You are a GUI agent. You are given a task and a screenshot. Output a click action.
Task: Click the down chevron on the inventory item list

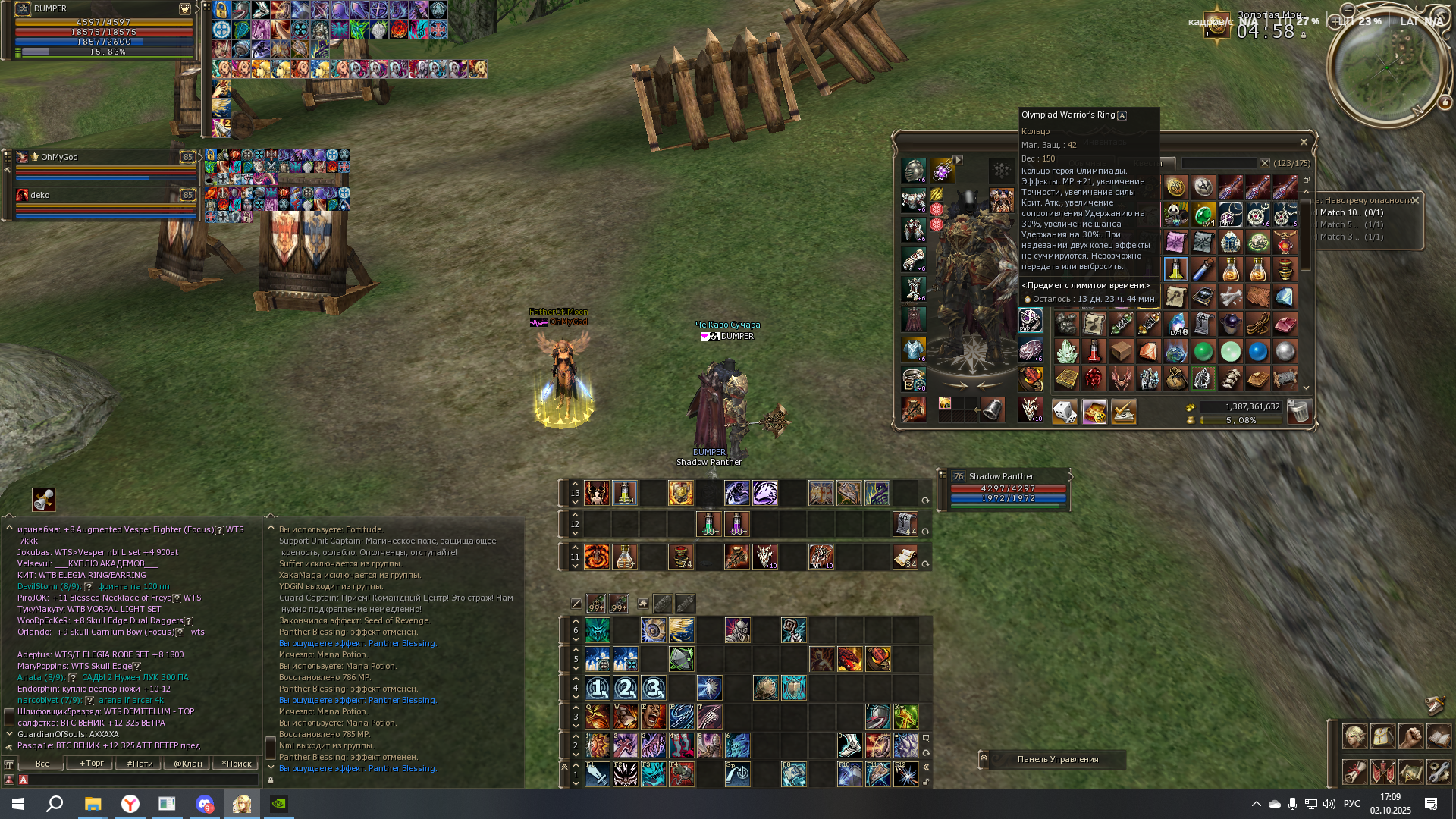(1306, 388)
